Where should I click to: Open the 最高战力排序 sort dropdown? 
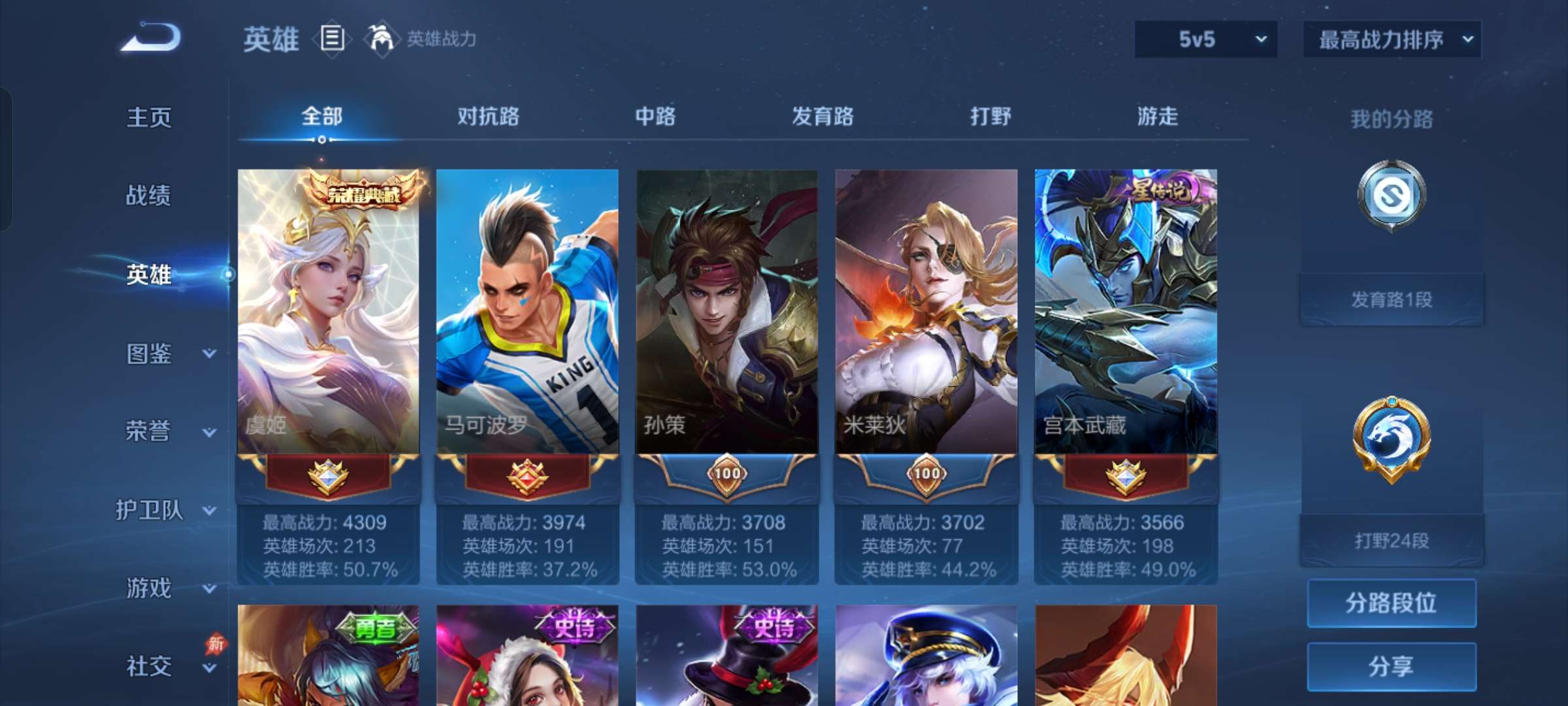(x=1390, y=39)
